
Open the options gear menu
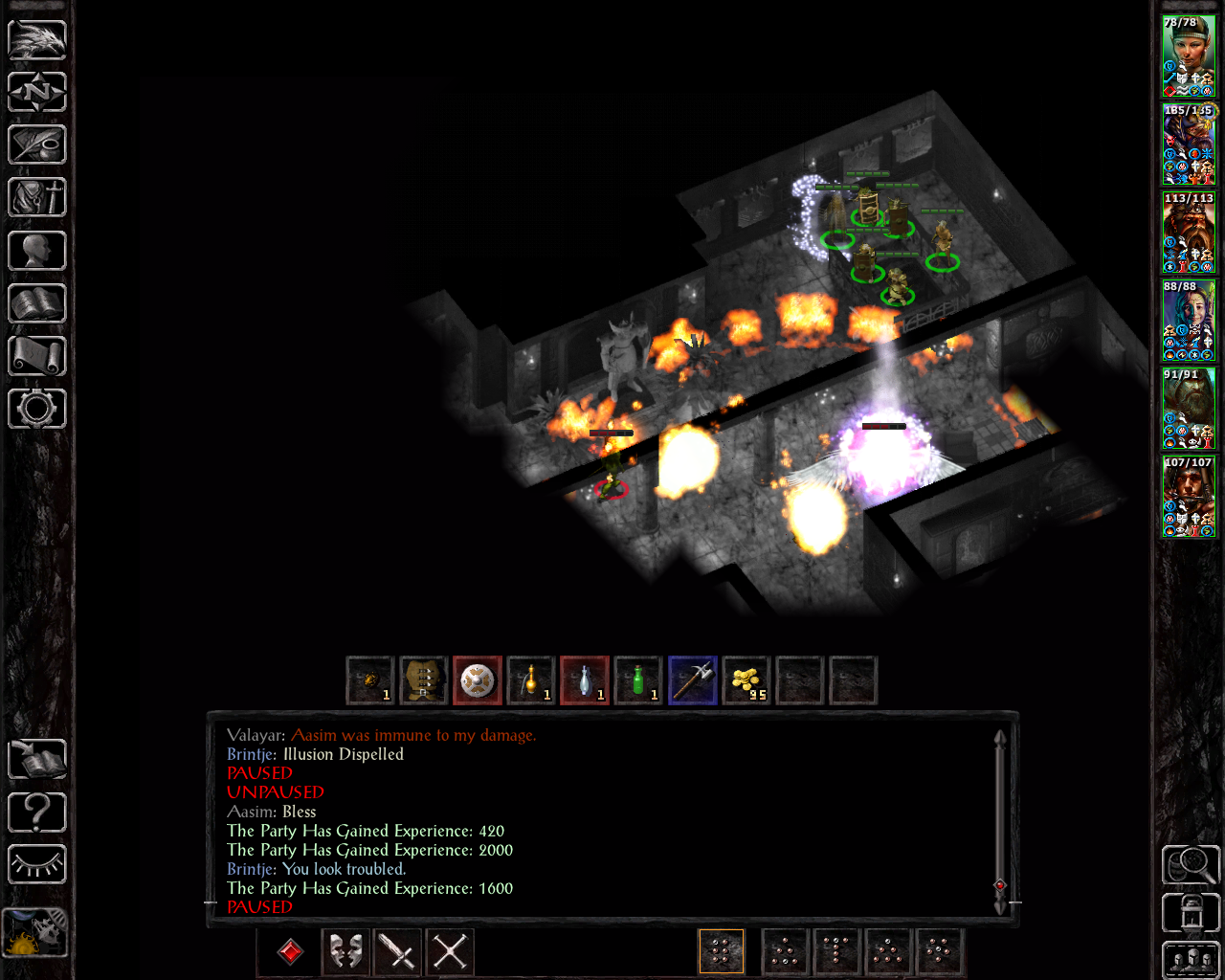tap(37, 409)
